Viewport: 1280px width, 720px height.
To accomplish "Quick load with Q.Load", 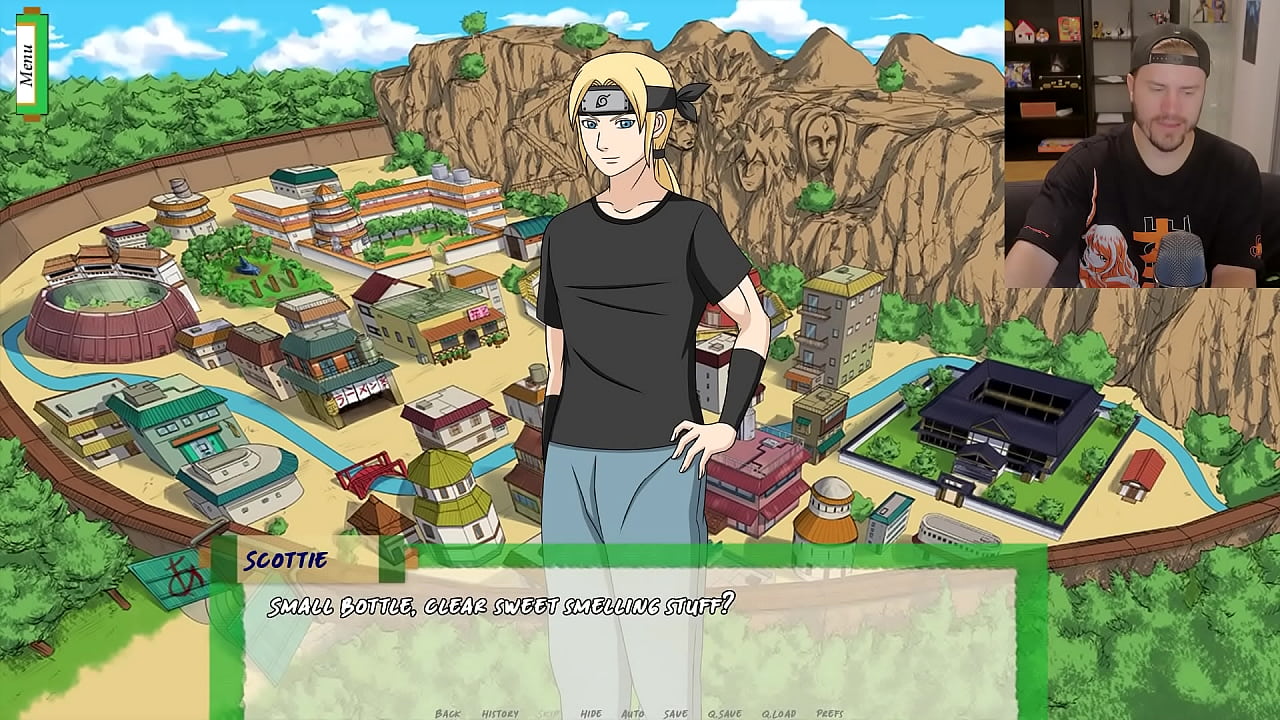I will click(779, 713).
